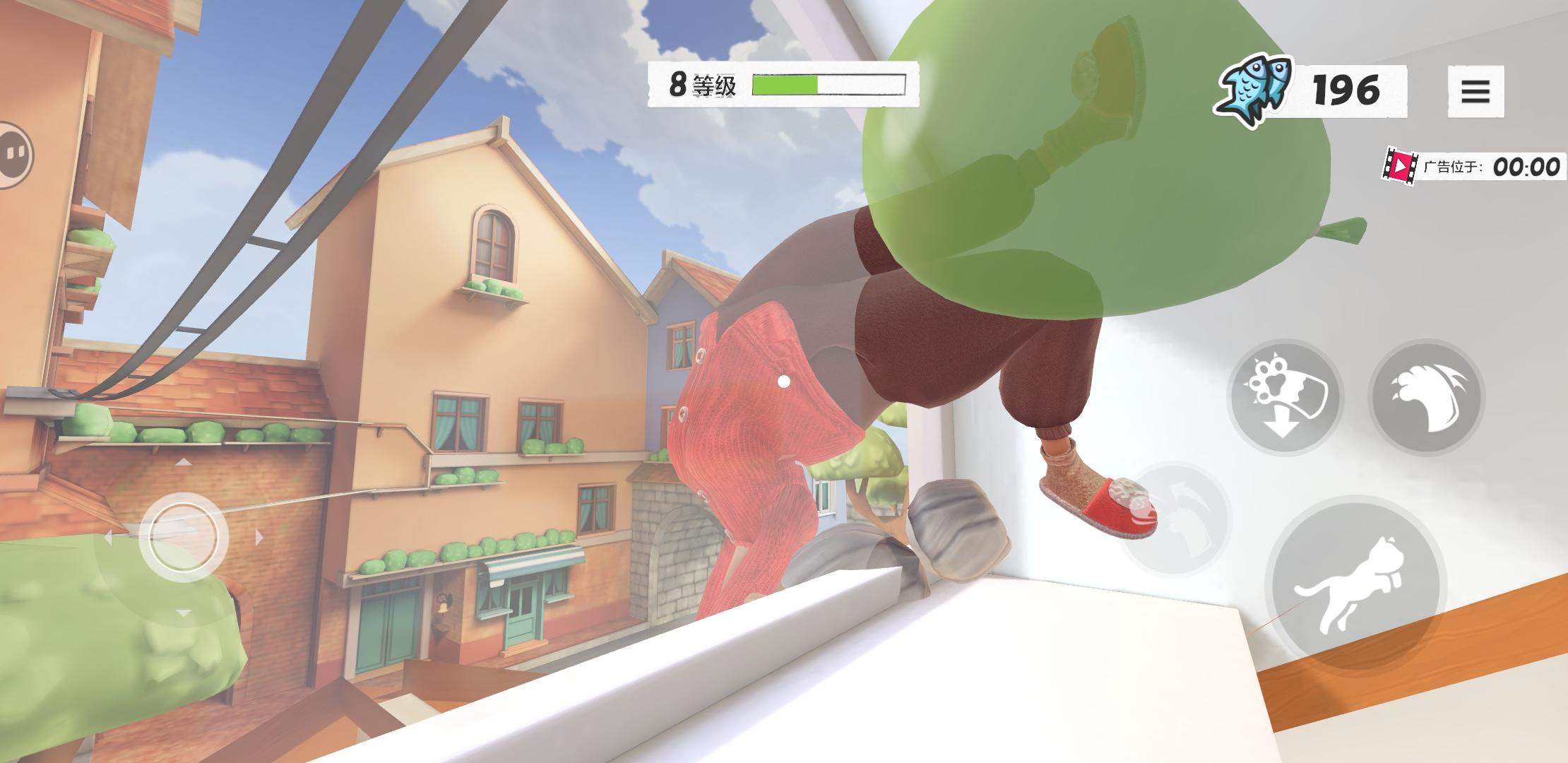Tap the joystick's left directional arrow
1568x763 pixels.
[108, 537]
